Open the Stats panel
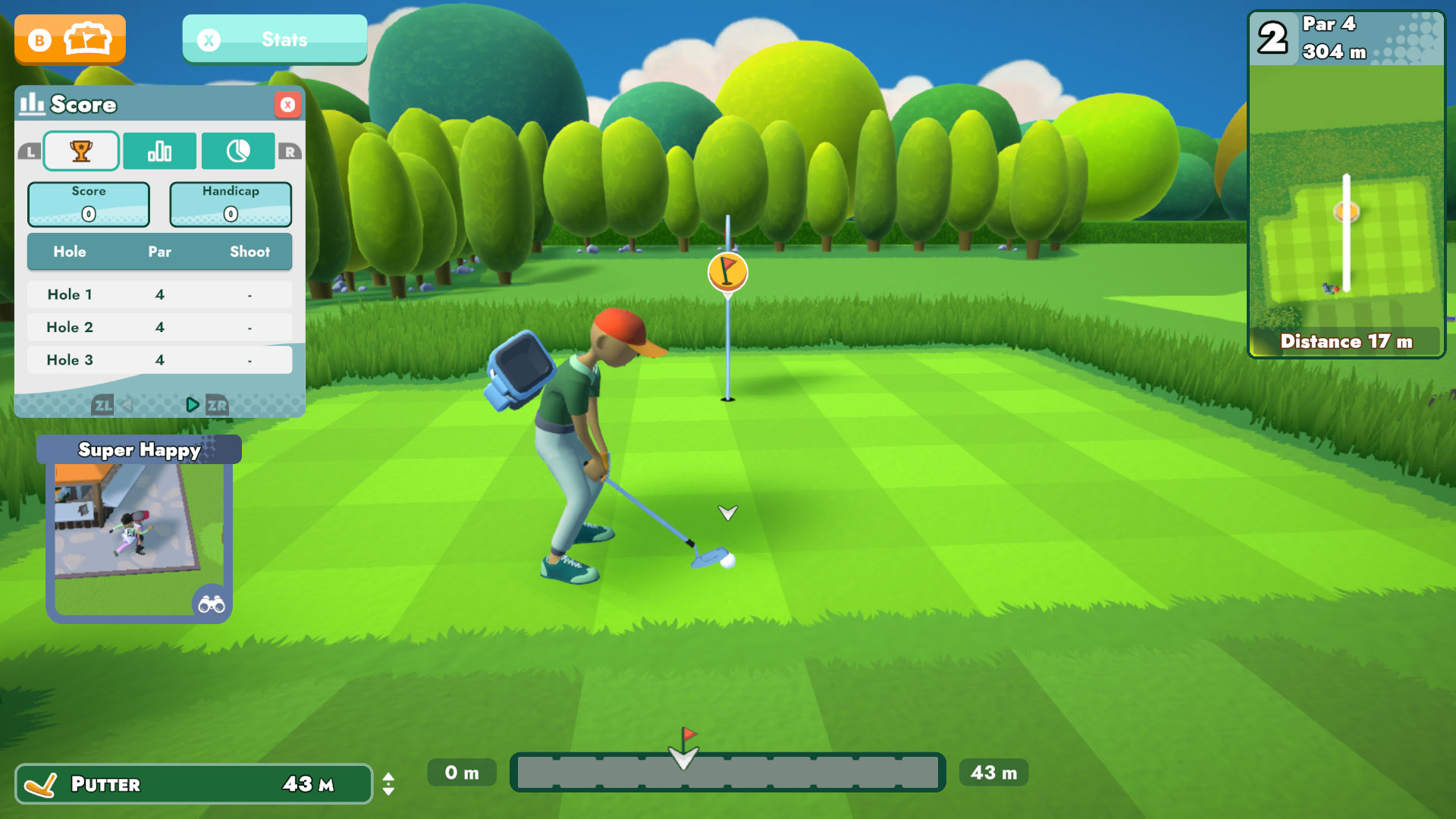Image resolution: width=1456 pixels, height=819 pixels. click(x=274, y=39)
